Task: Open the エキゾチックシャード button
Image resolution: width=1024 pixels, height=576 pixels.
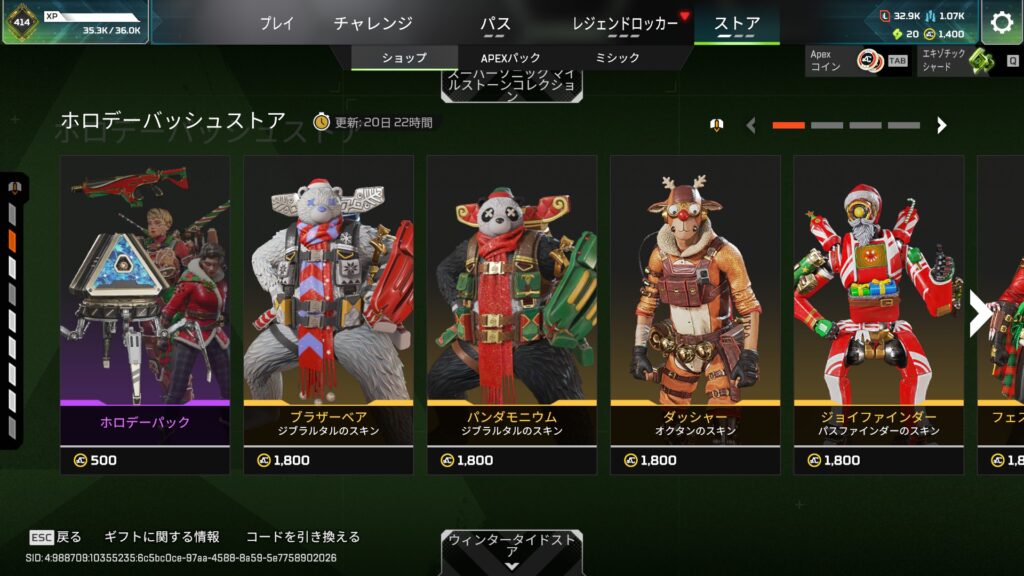Action: tap(967, 61)
